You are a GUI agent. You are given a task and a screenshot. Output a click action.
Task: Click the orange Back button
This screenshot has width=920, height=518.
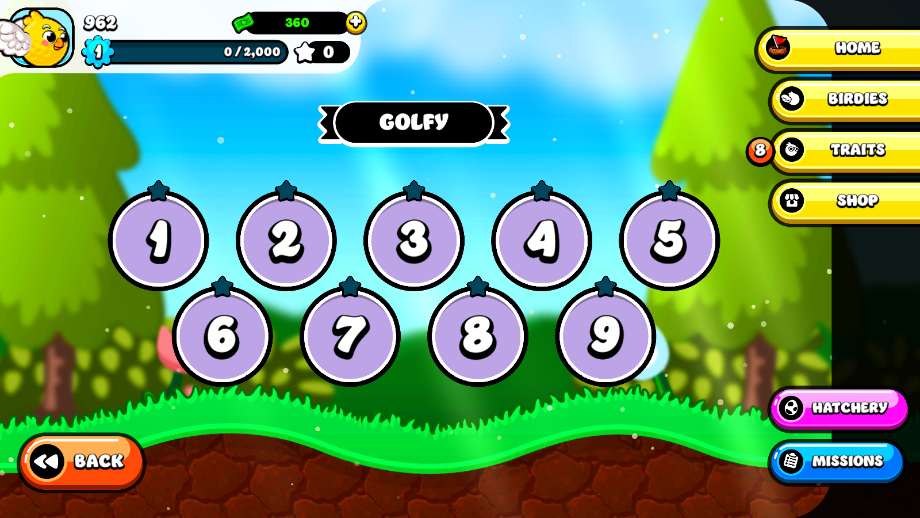click(82, 461)
